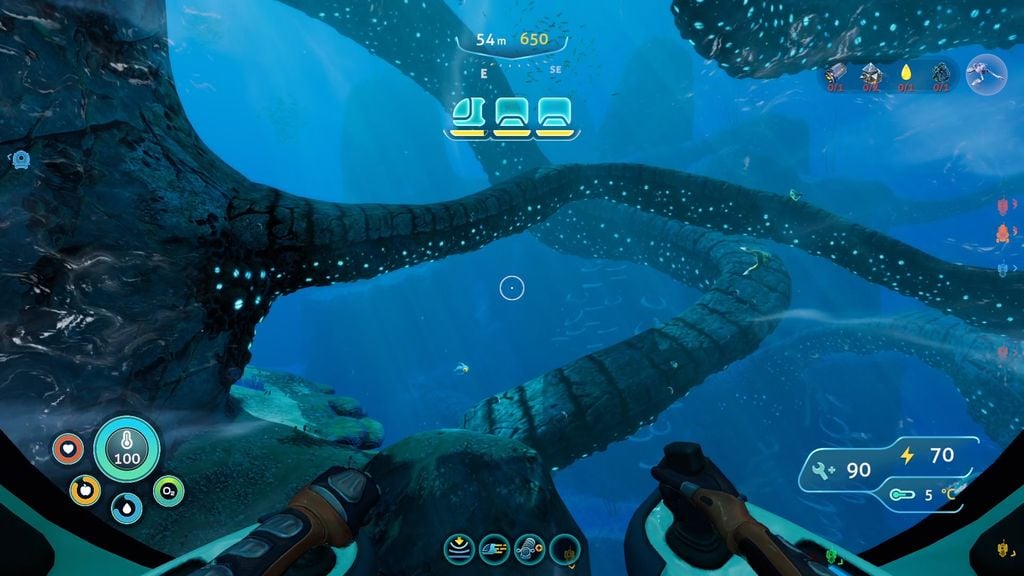Click the pinned metal cylinder ingredient
Image resolution: width=1024 pixels, height=576 pixels.
click(837, 73)
